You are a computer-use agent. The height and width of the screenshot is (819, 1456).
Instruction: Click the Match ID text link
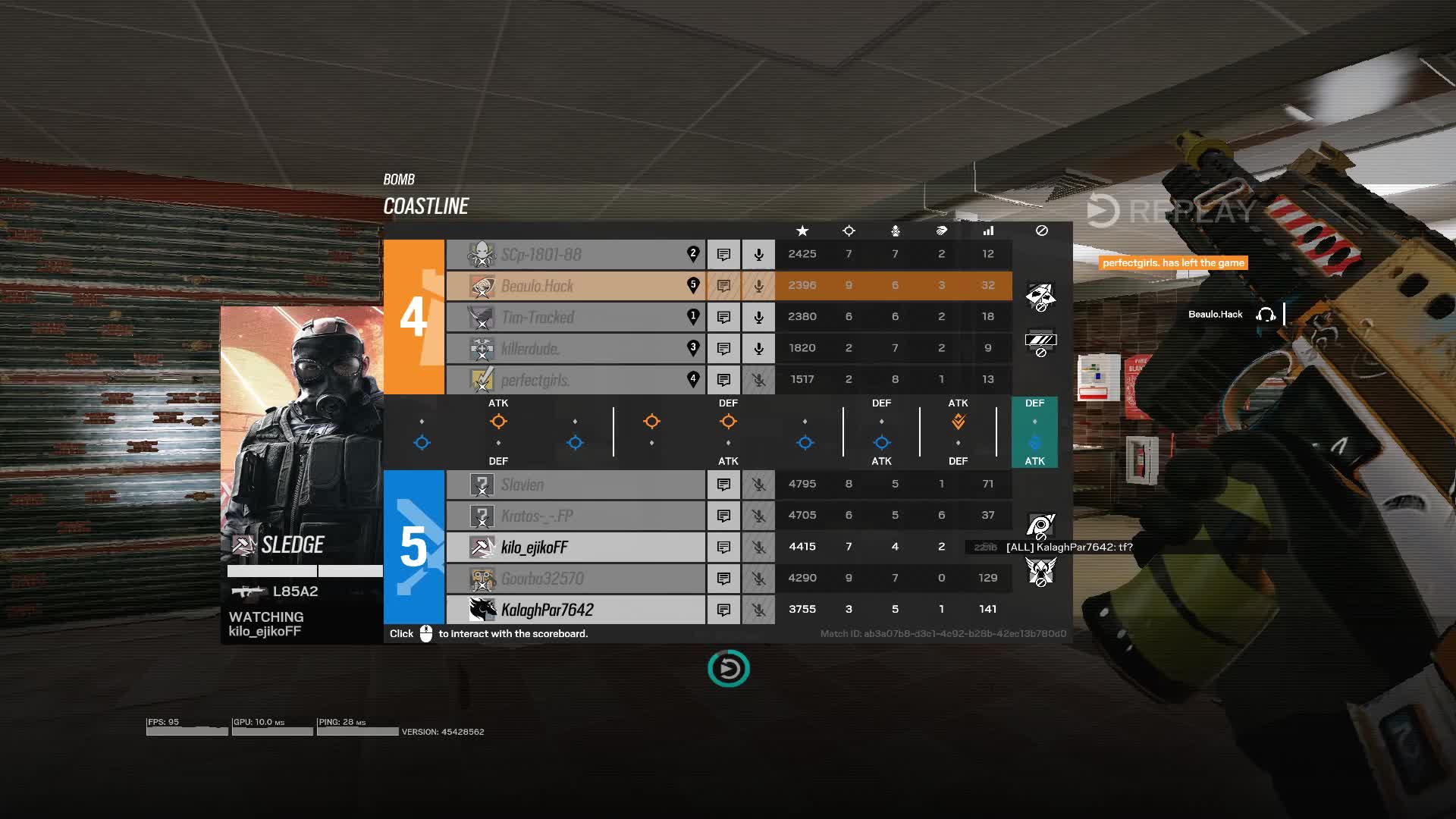[x=943, y=634]
